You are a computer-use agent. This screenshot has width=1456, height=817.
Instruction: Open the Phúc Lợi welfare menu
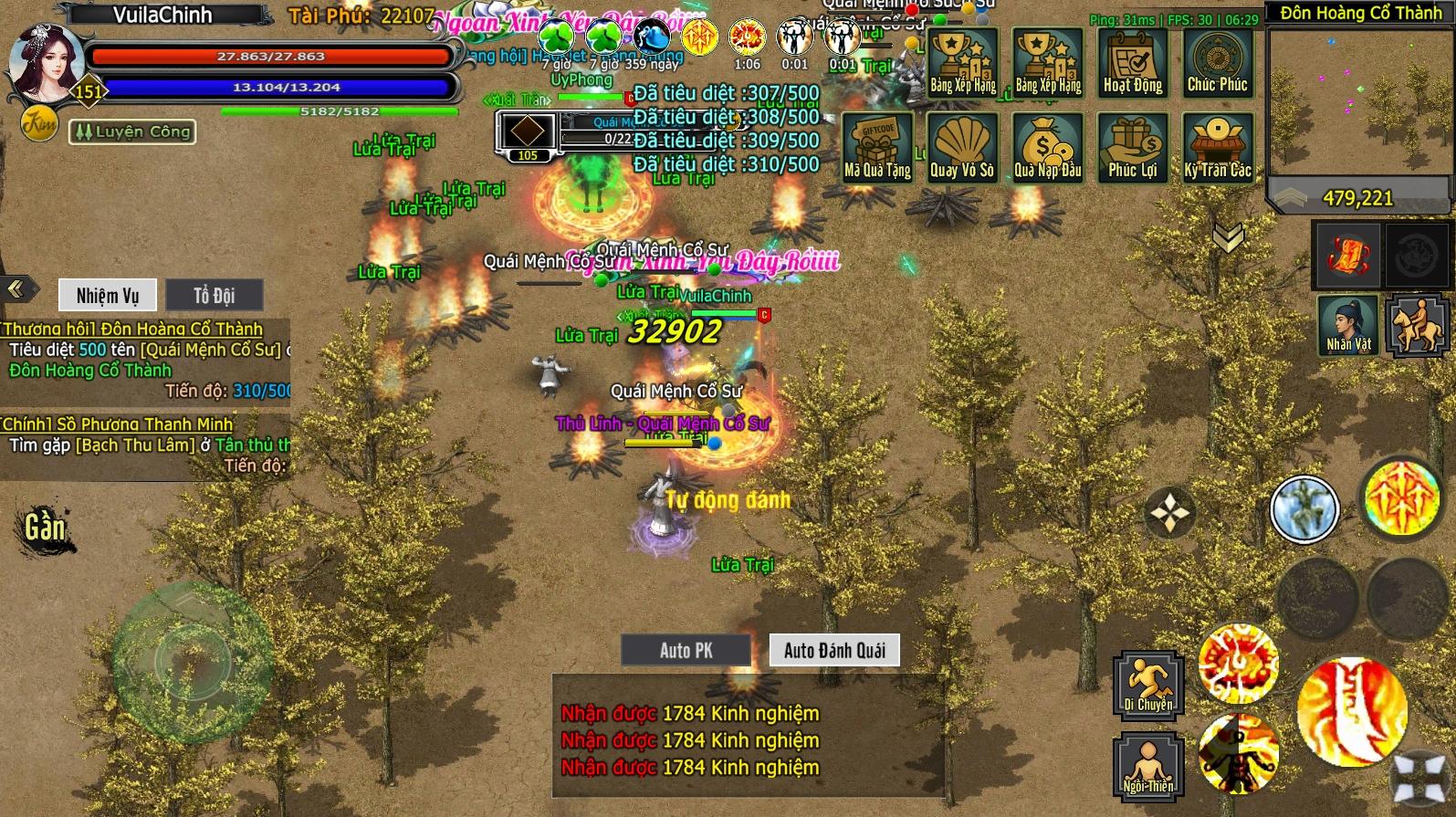[1132, 148]
